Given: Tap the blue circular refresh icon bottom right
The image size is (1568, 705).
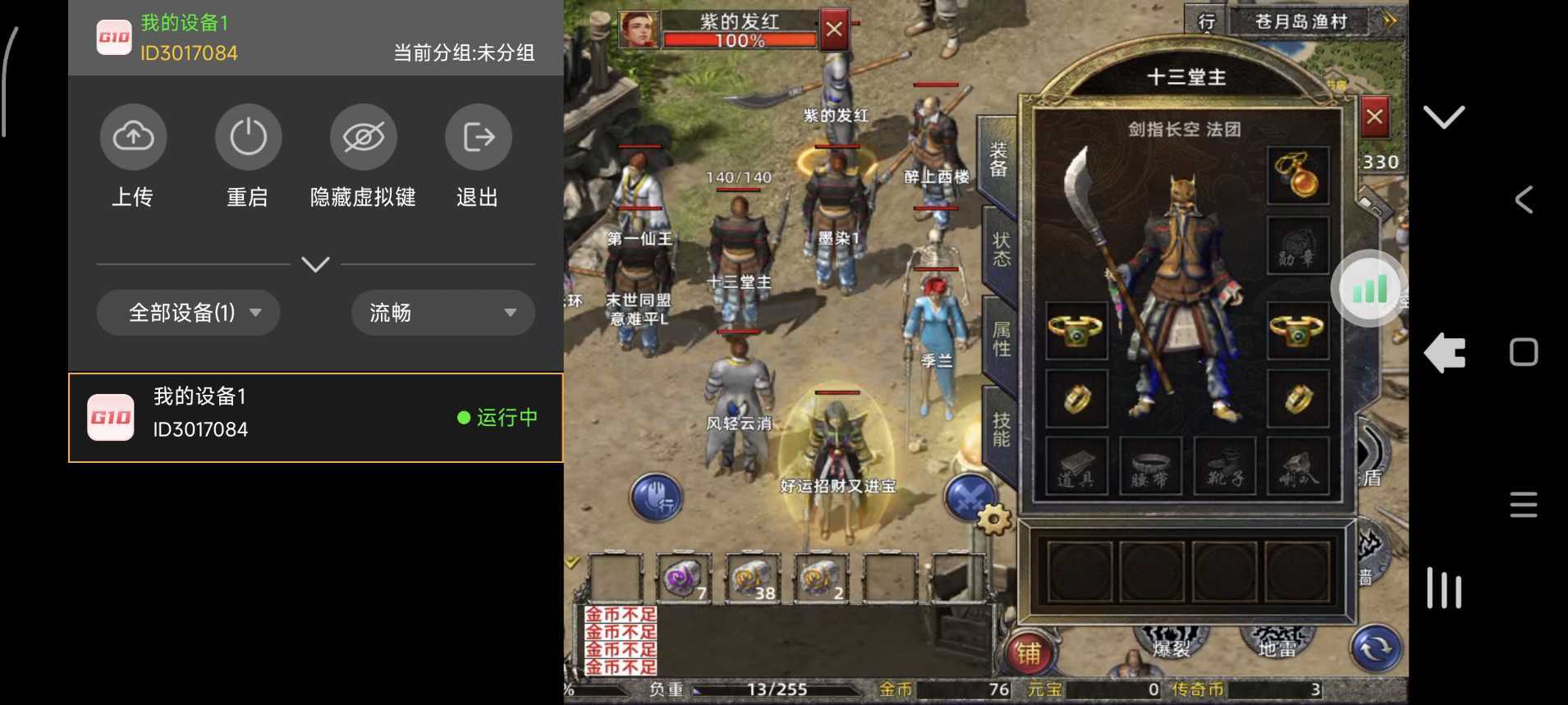Looking at the screenshot, I should pos(1375,648).
